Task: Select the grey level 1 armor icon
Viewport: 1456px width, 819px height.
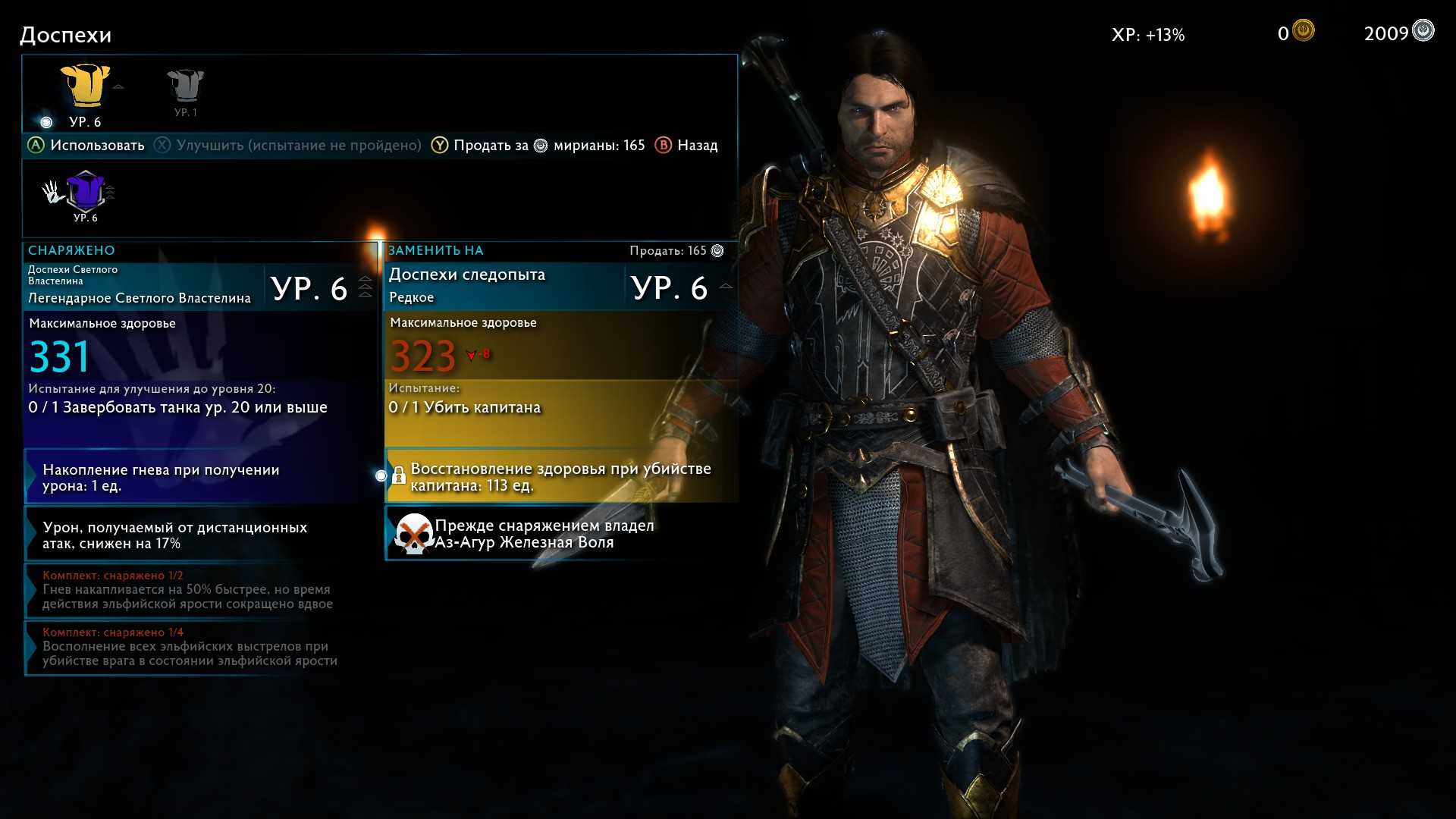Action: coord(185,86)
